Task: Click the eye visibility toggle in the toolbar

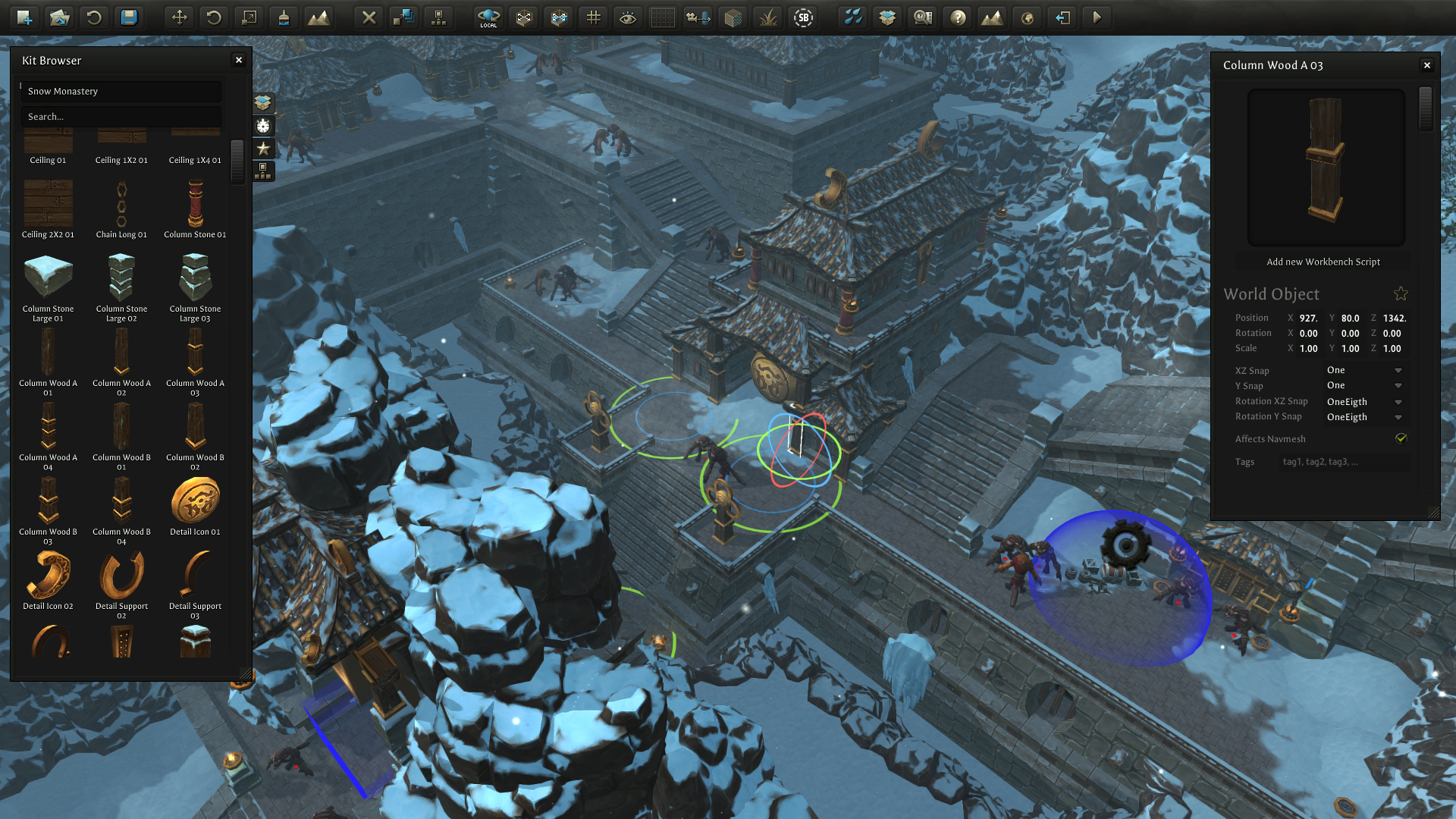Action: (627, 17)
